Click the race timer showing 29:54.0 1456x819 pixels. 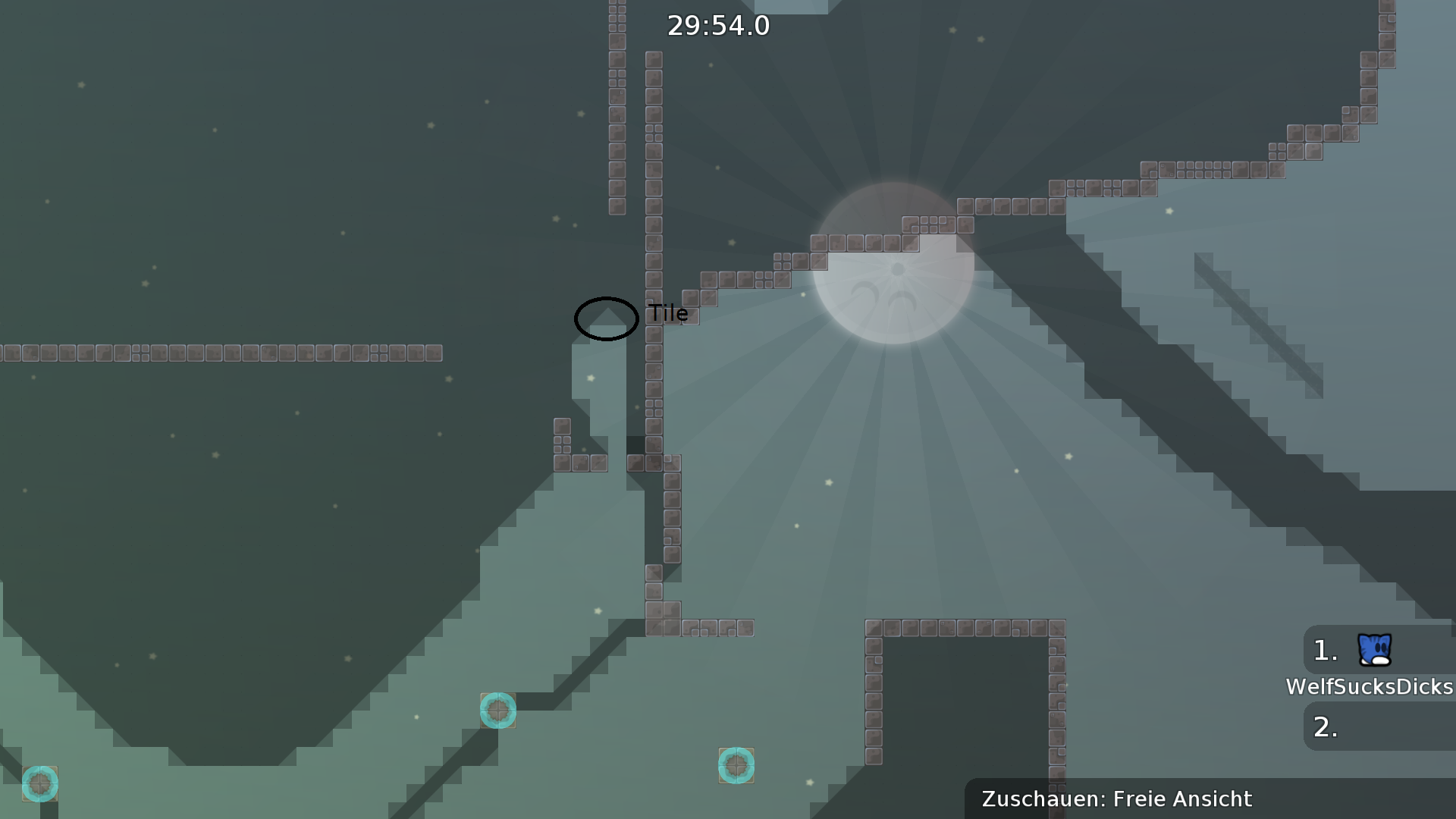pyautogui.click(x=717, y=26)
